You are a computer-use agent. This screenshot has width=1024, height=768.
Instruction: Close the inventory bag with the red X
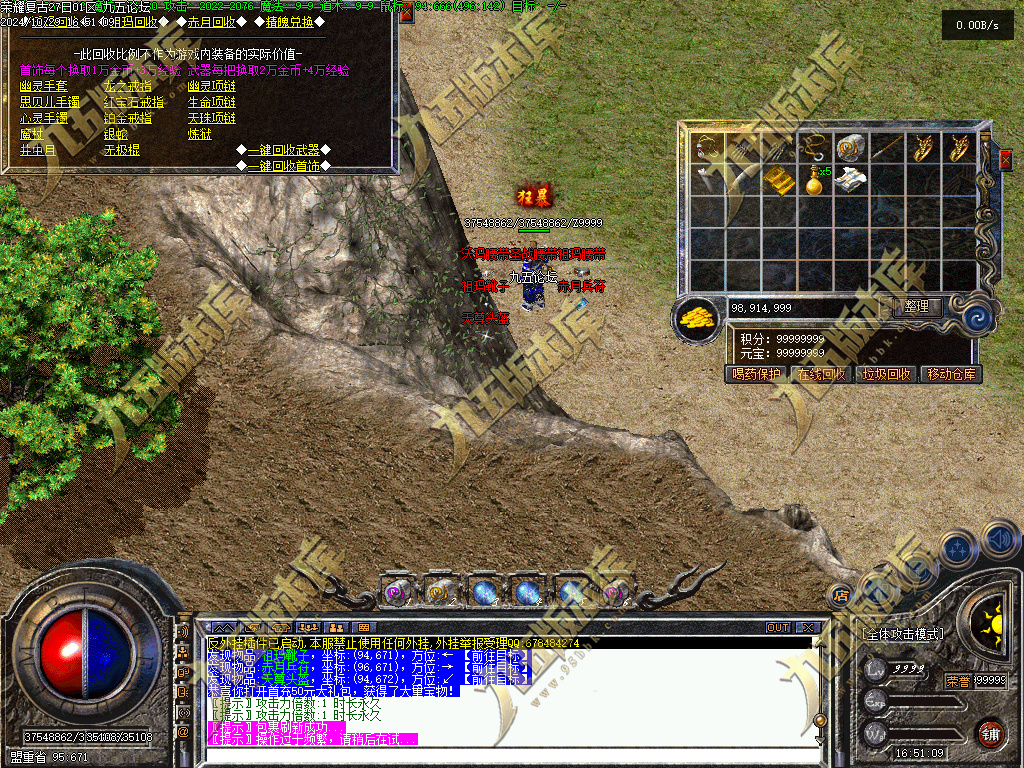(1005, 159)
